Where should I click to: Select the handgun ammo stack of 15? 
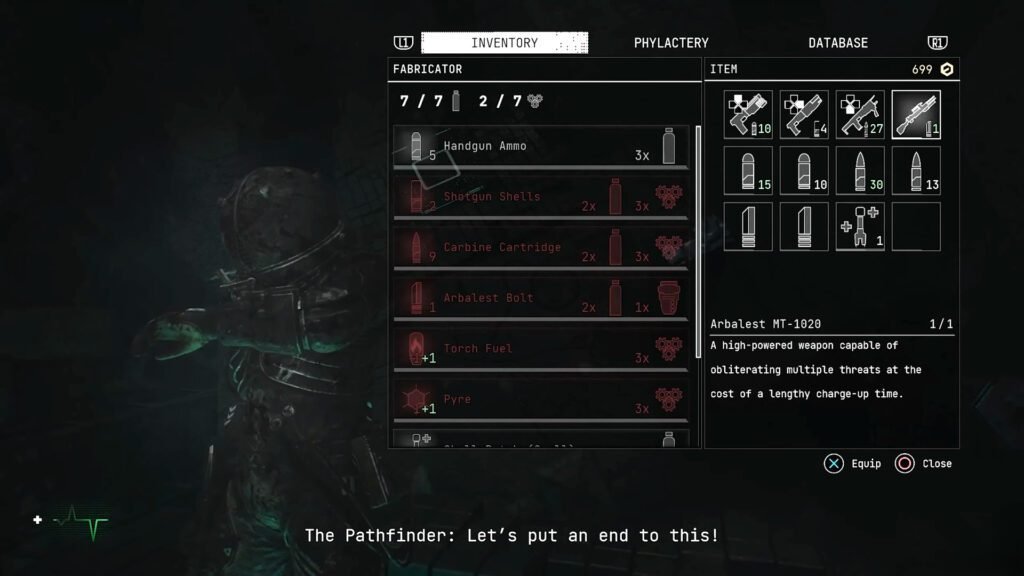point(748,171)
